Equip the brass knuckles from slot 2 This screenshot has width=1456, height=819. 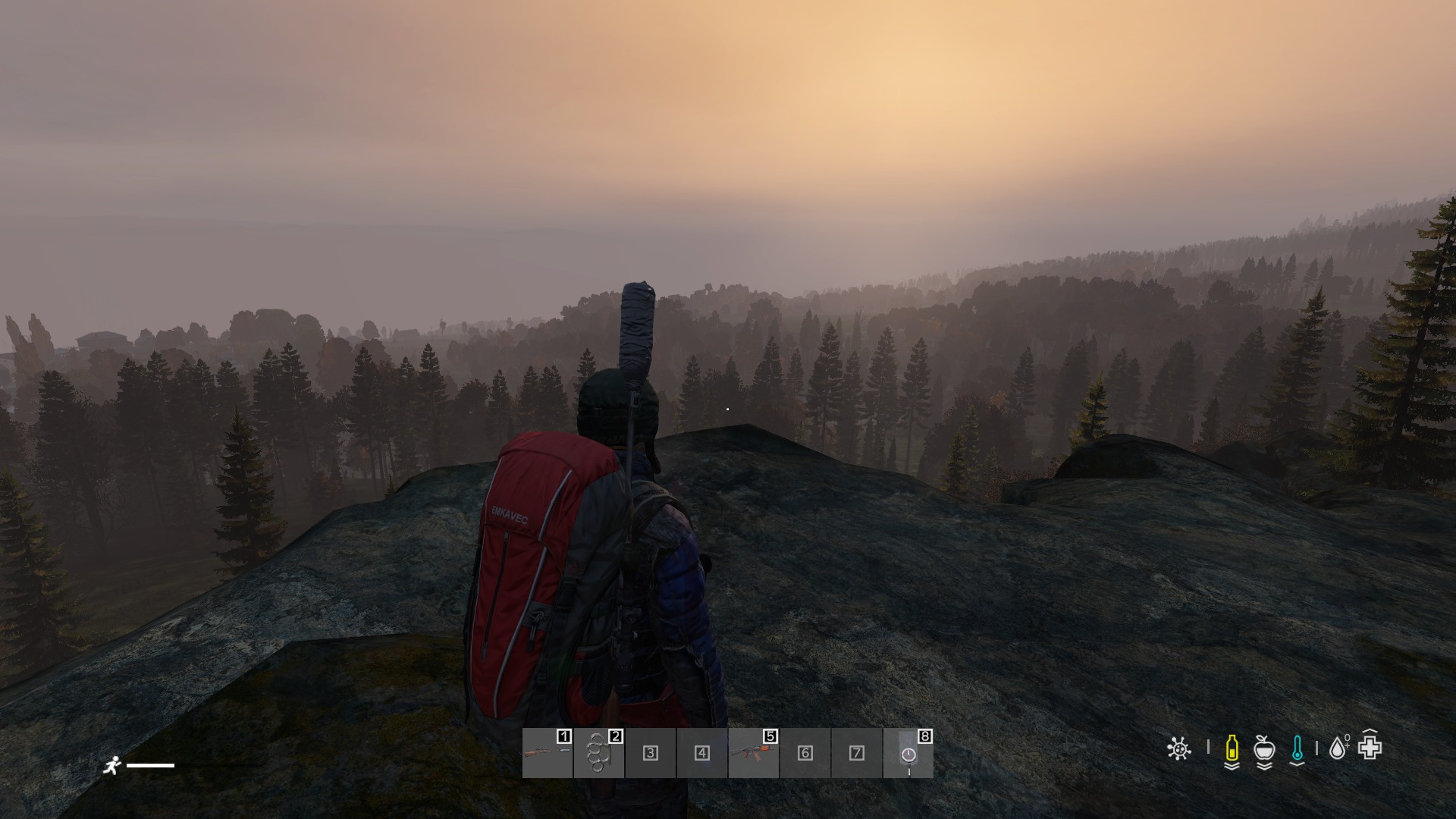(x=598, y=753)
